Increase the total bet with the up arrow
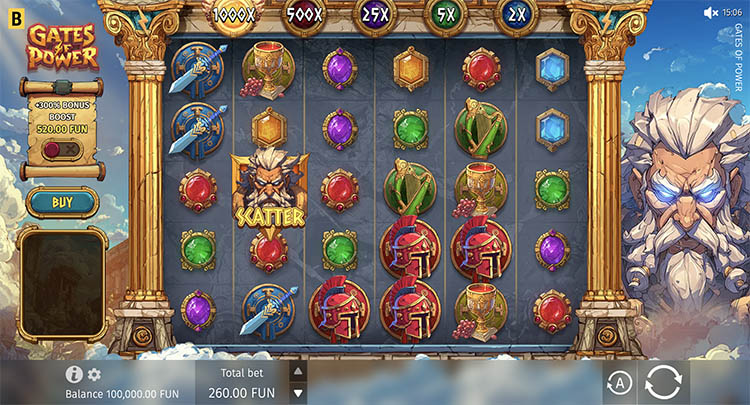This screenshot has width=750, height=405. coord(297,370)
